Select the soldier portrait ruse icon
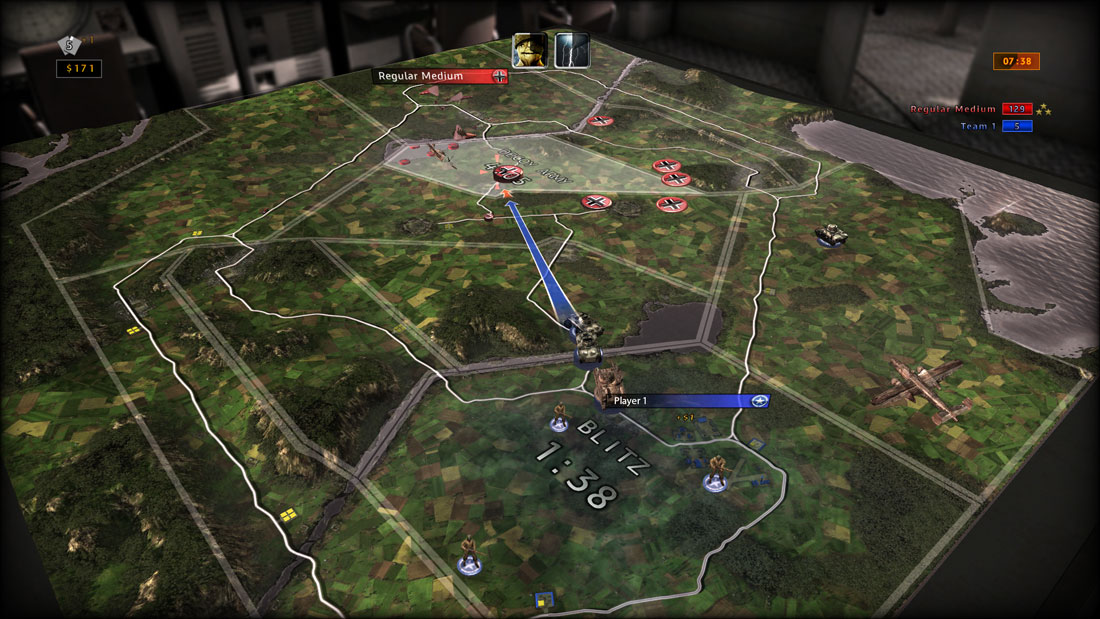Screen dimensions: 1100x619 click(x=529, y=49)
